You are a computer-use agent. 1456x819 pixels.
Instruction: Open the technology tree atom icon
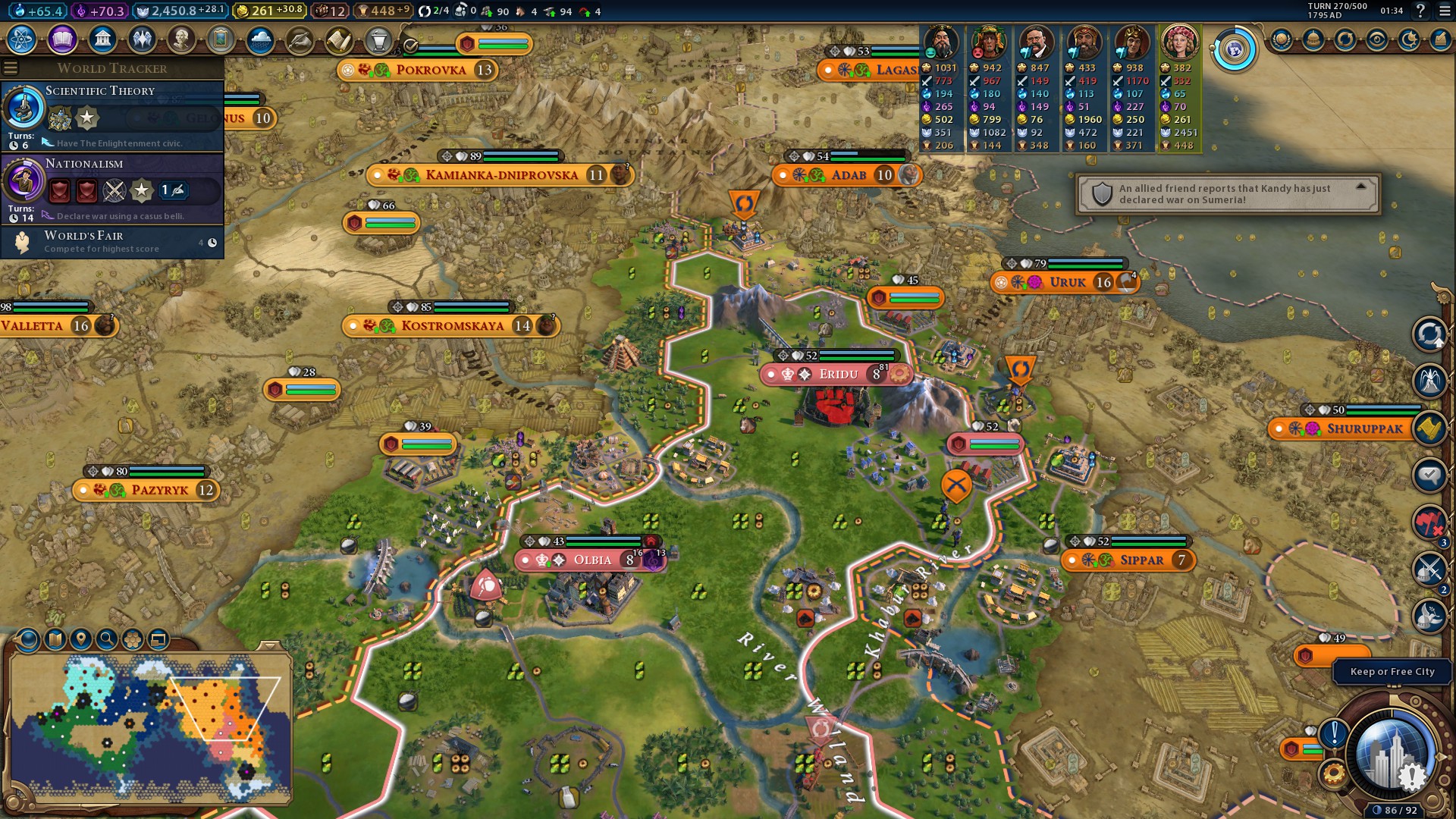pyautogui.click(x=22, y=39)
